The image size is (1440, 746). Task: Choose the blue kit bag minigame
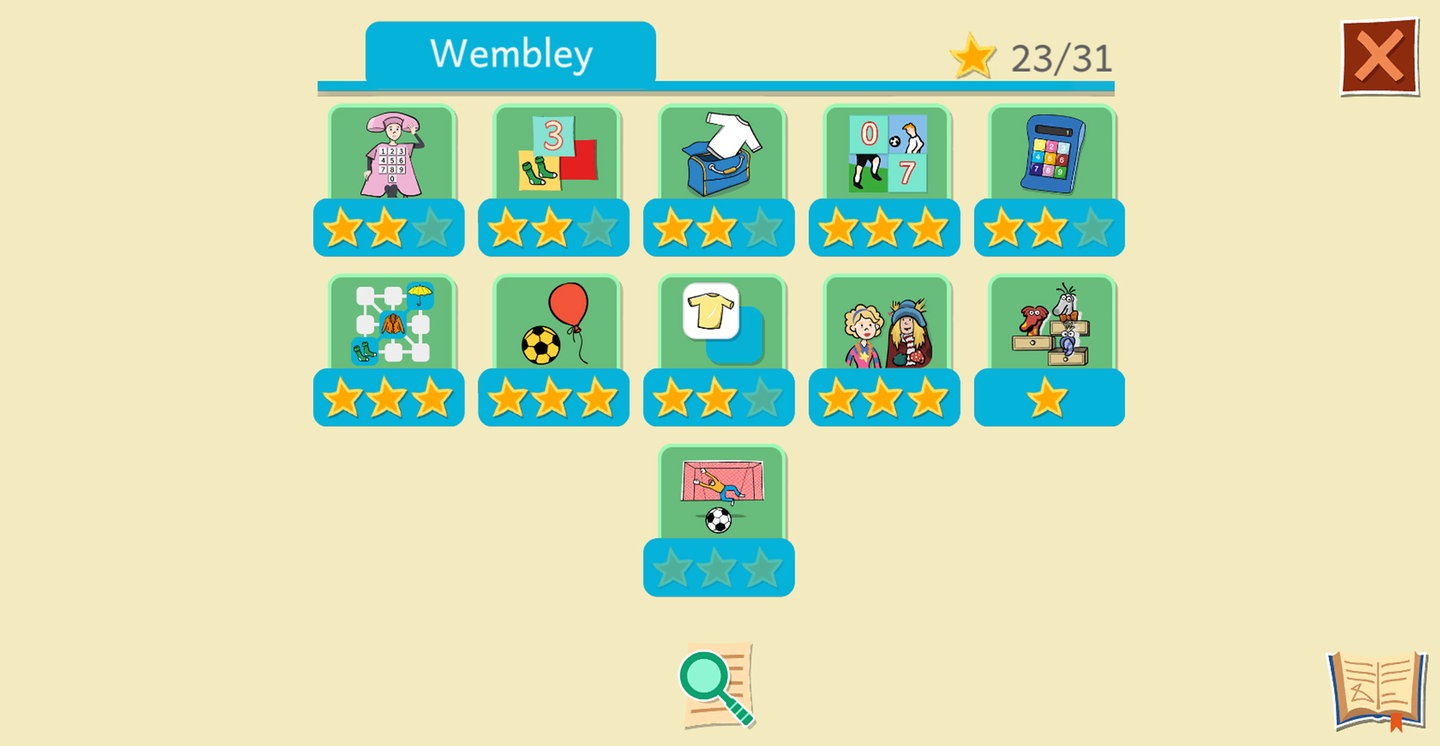[x=721, y=155]
